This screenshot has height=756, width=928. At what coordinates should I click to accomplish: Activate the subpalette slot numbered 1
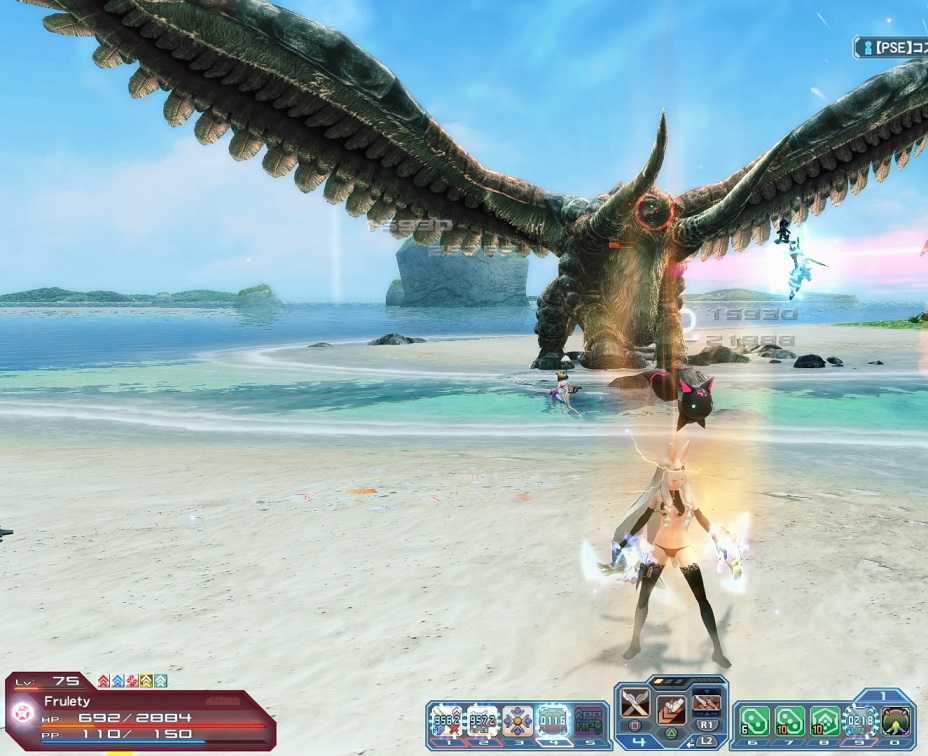point(446,720)
